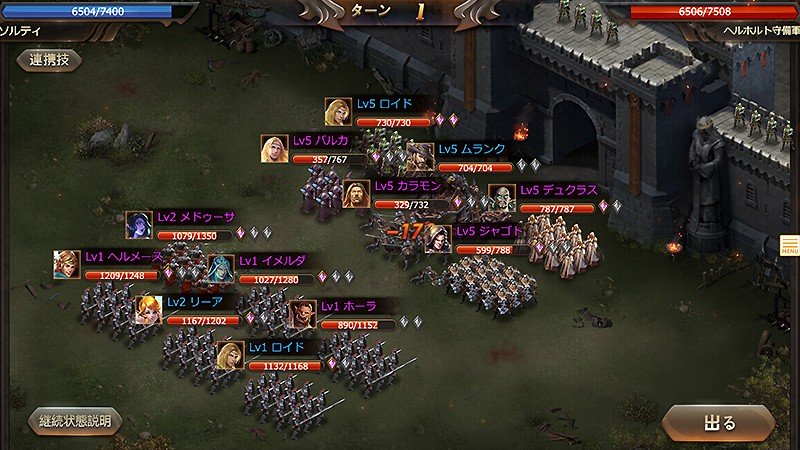
Task: Choose the Lv1 ヘルメース unit portrait
Action: tap(67, 265)
